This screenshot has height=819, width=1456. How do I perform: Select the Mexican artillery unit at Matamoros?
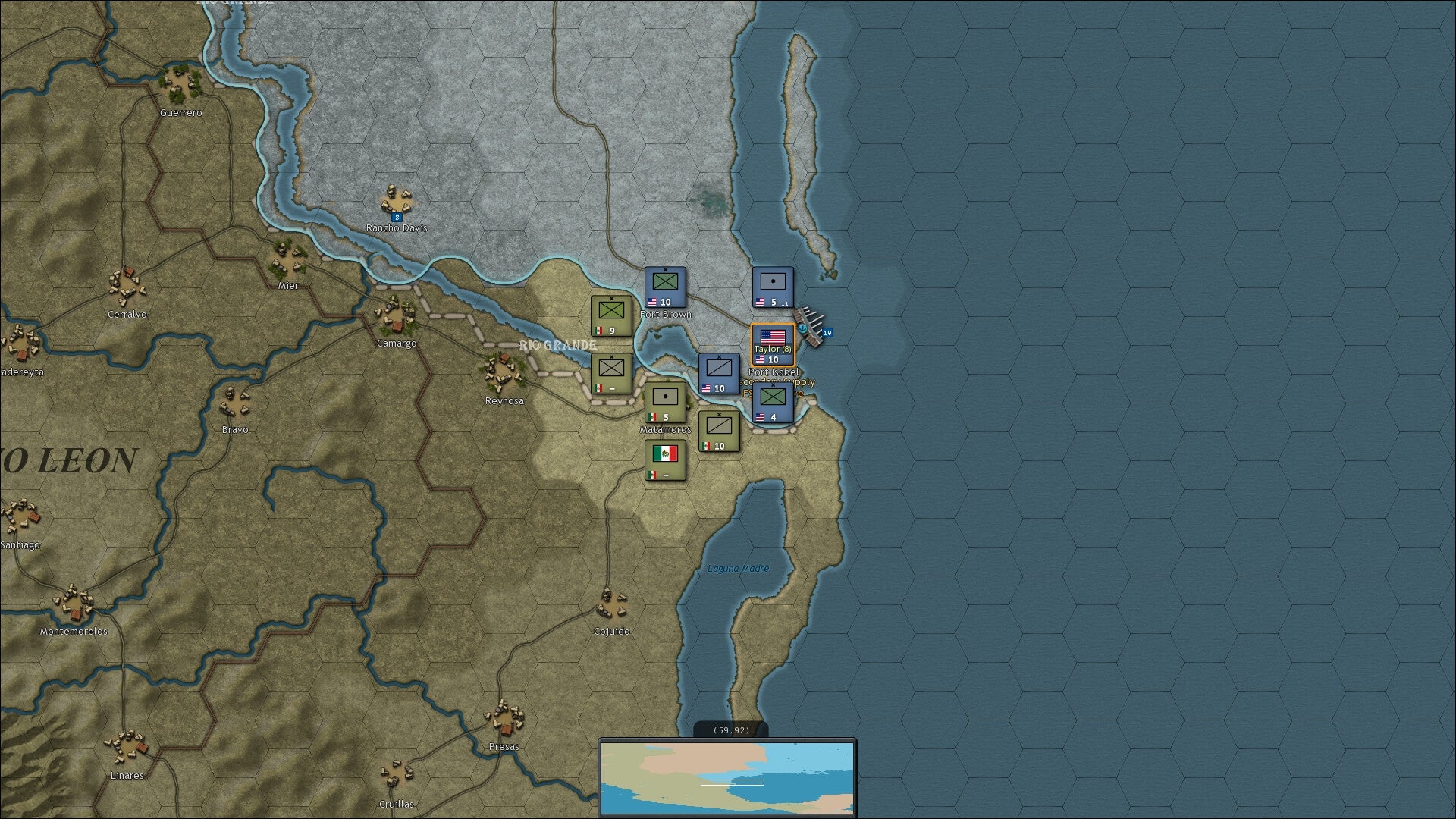[x=665, y=402]
